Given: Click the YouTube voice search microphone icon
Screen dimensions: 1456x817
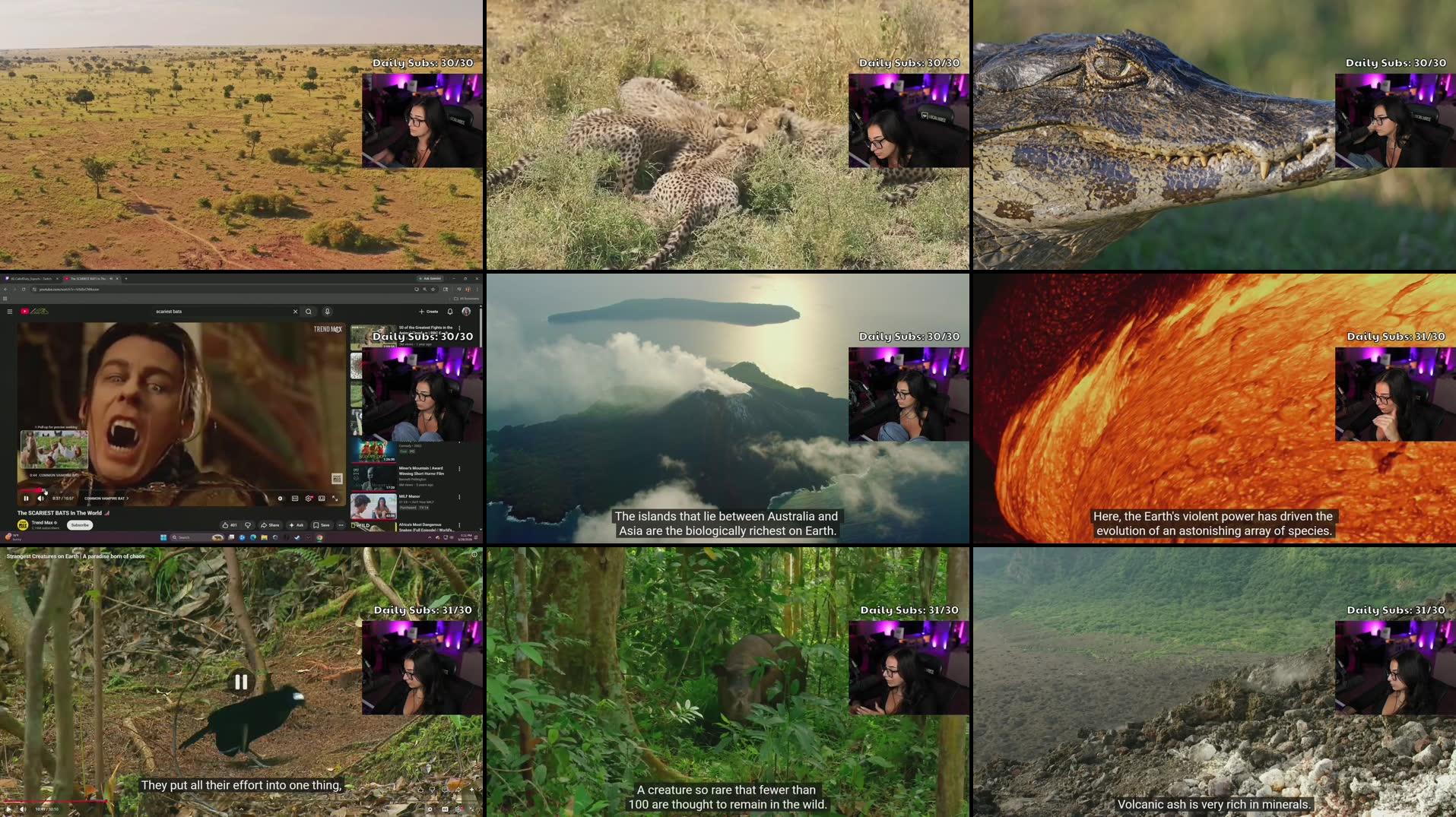Looking at the screenshot, I should click(327, 312).
